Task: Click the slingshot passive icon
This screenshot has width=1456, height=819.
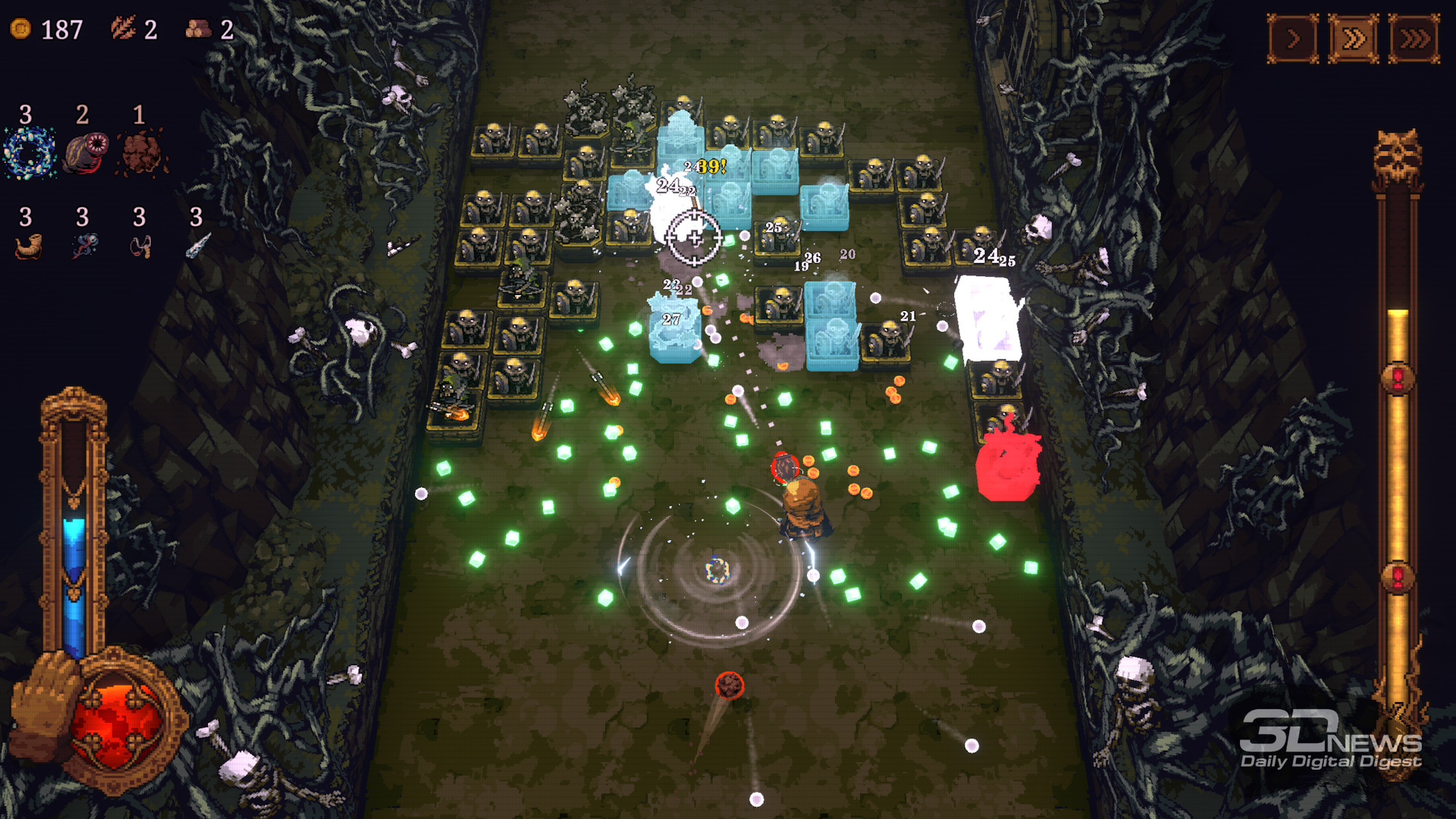Action: point(141,246)
